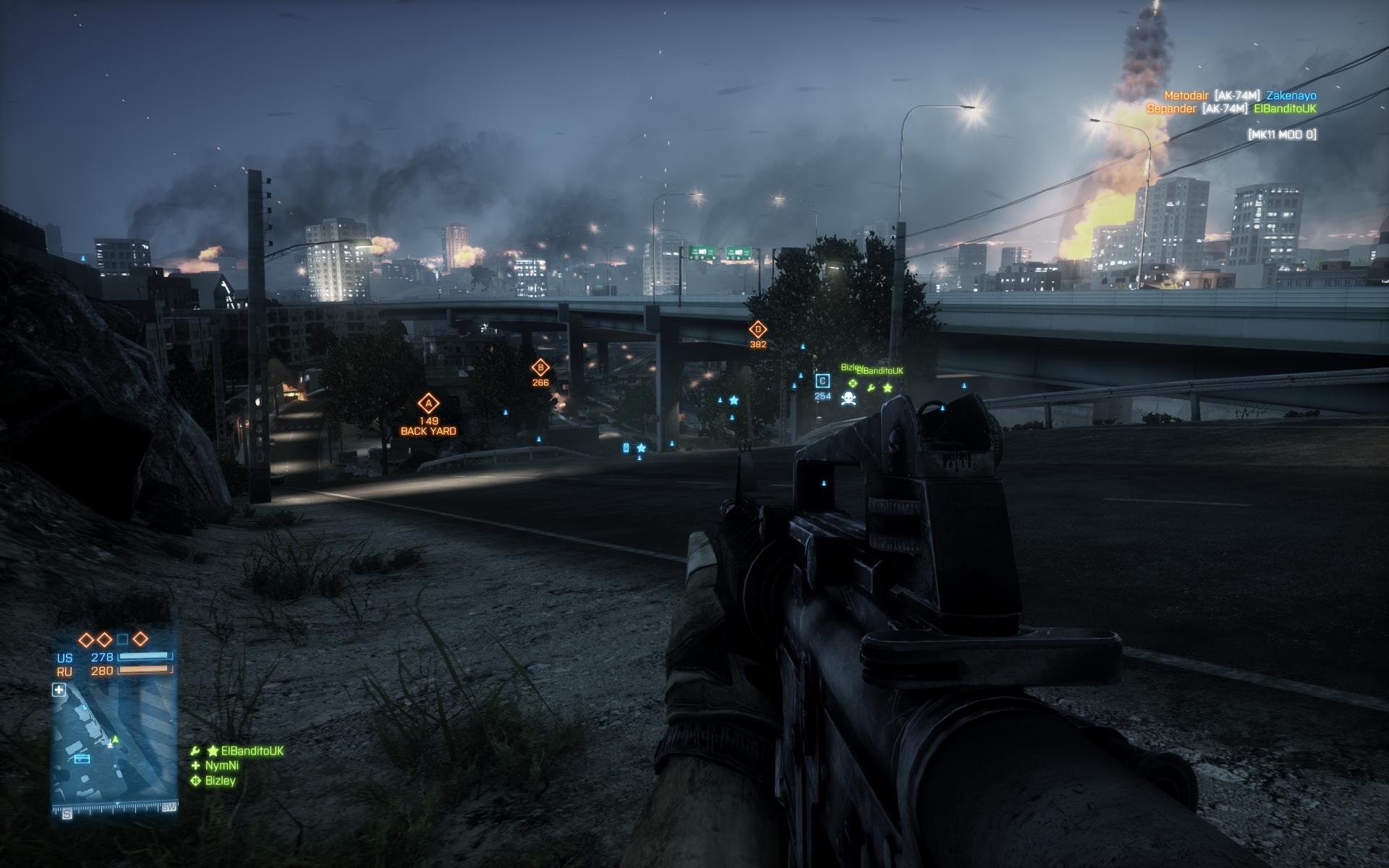Select the blue objective C marker
The width and height of the screenshot is (1389, 868).
(x=823, y=381)
